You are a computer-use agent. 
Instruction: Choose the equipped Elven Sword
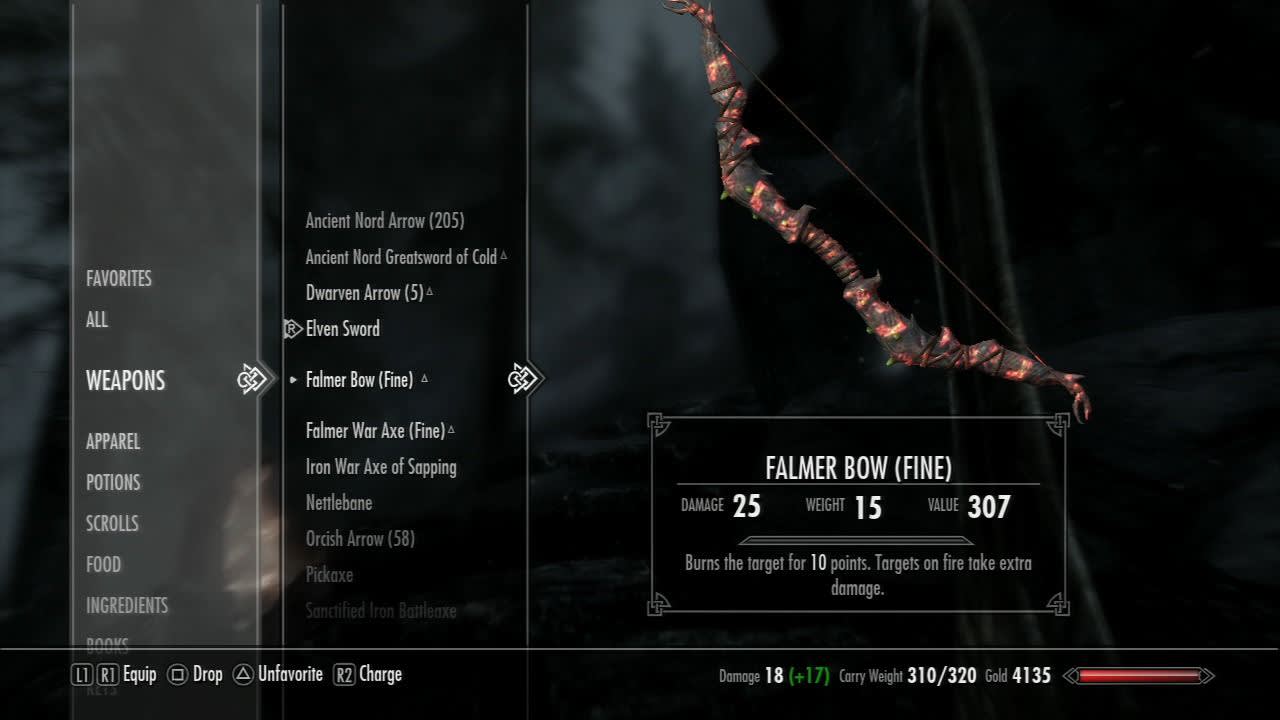click(343, 329)
